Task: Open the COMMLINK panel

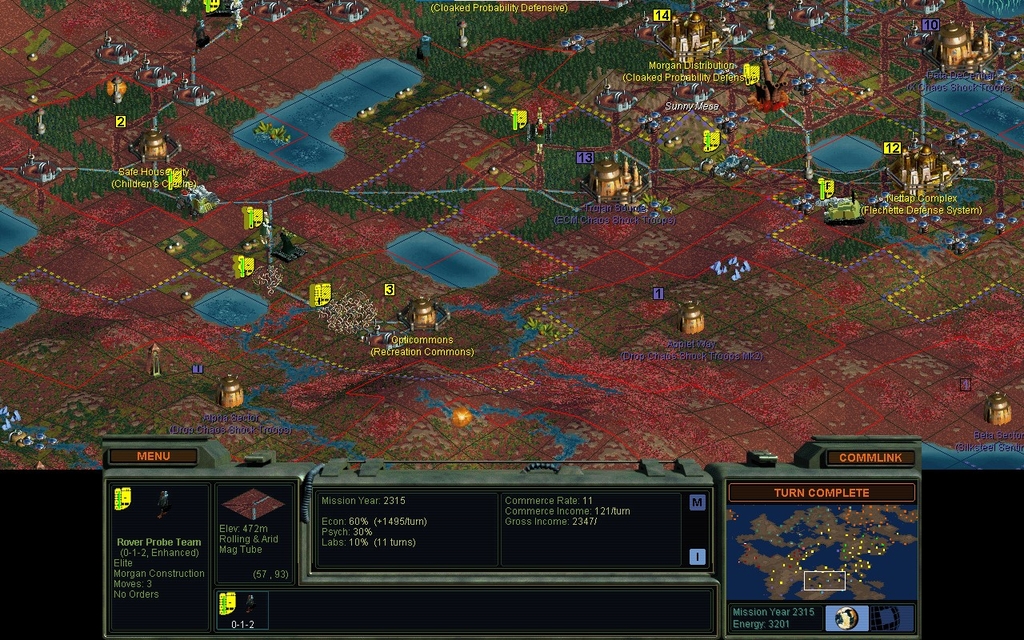Action: [x=870, y=457]
